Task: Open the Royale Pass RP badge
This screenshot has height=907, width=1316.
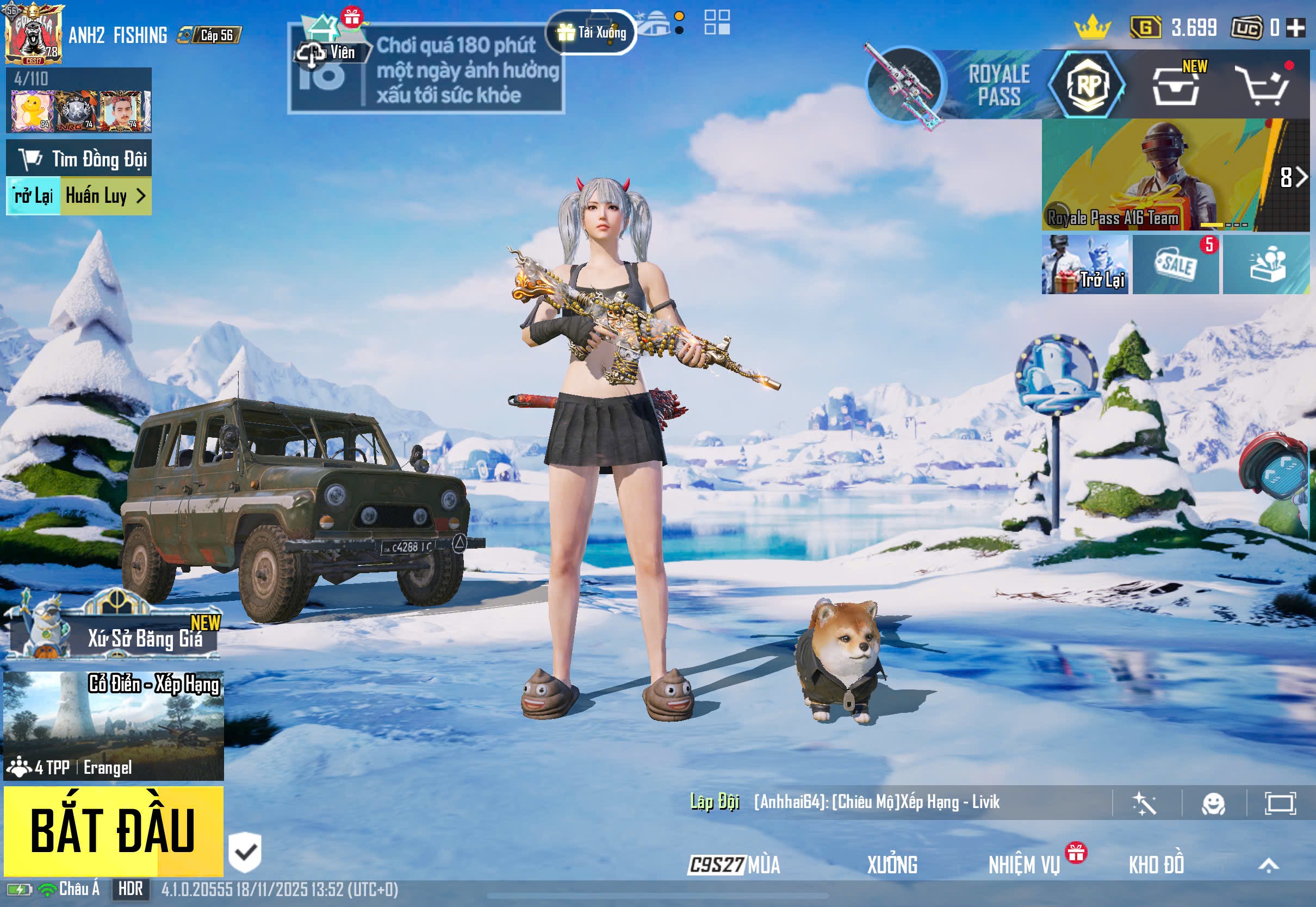Action: pos(1087,85)
